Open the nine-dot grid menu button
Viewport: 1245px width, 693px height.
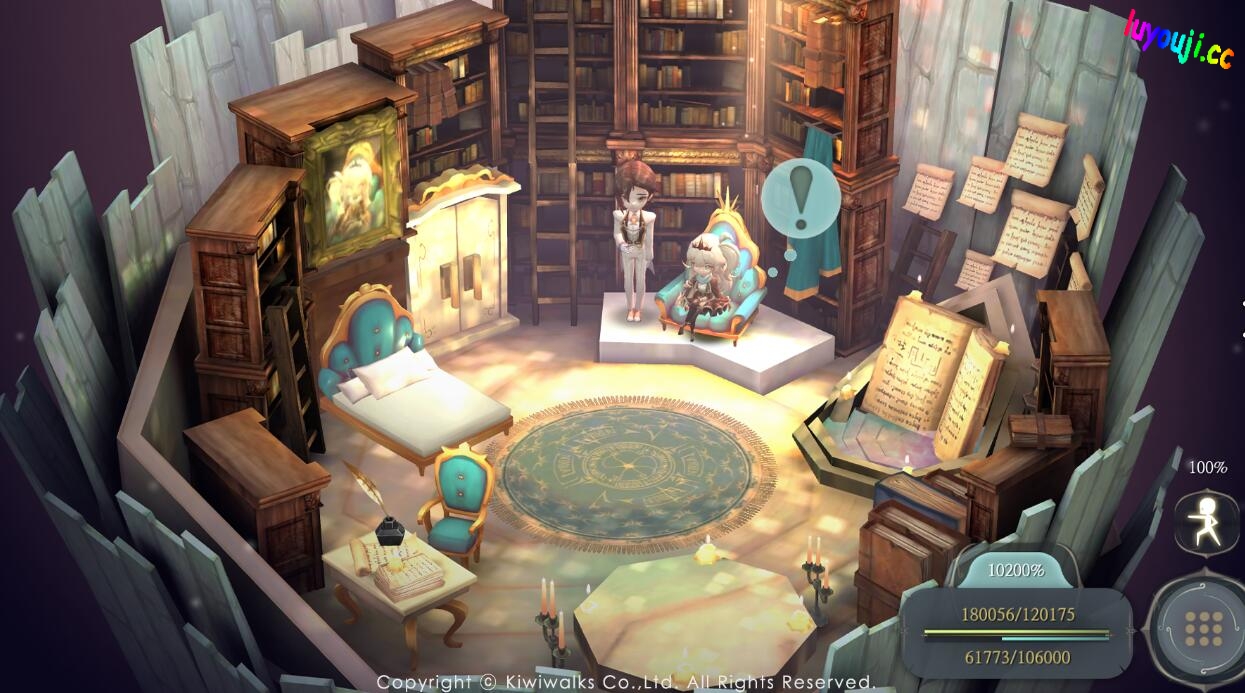point(1203,628)
